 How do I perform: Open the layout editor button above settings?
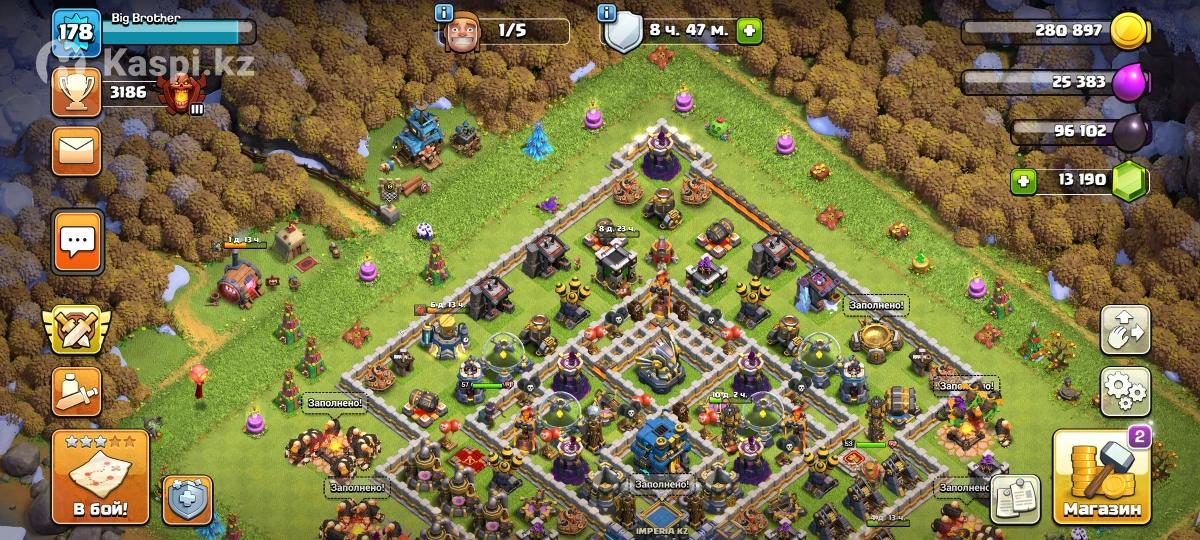click(1125, 330)
